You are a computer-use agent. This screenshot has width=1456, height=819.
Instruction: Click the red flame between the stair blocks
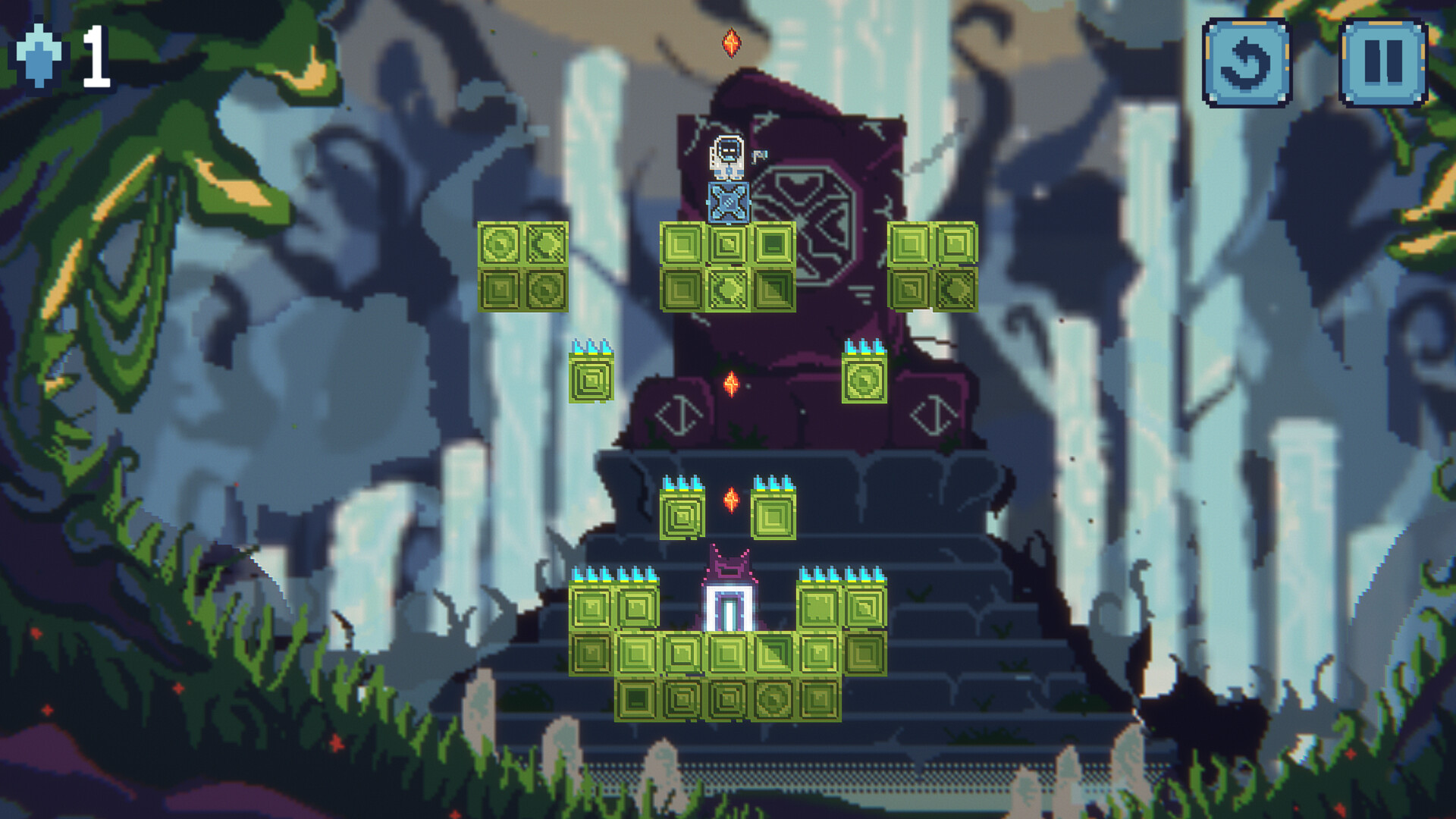[730, 502]
